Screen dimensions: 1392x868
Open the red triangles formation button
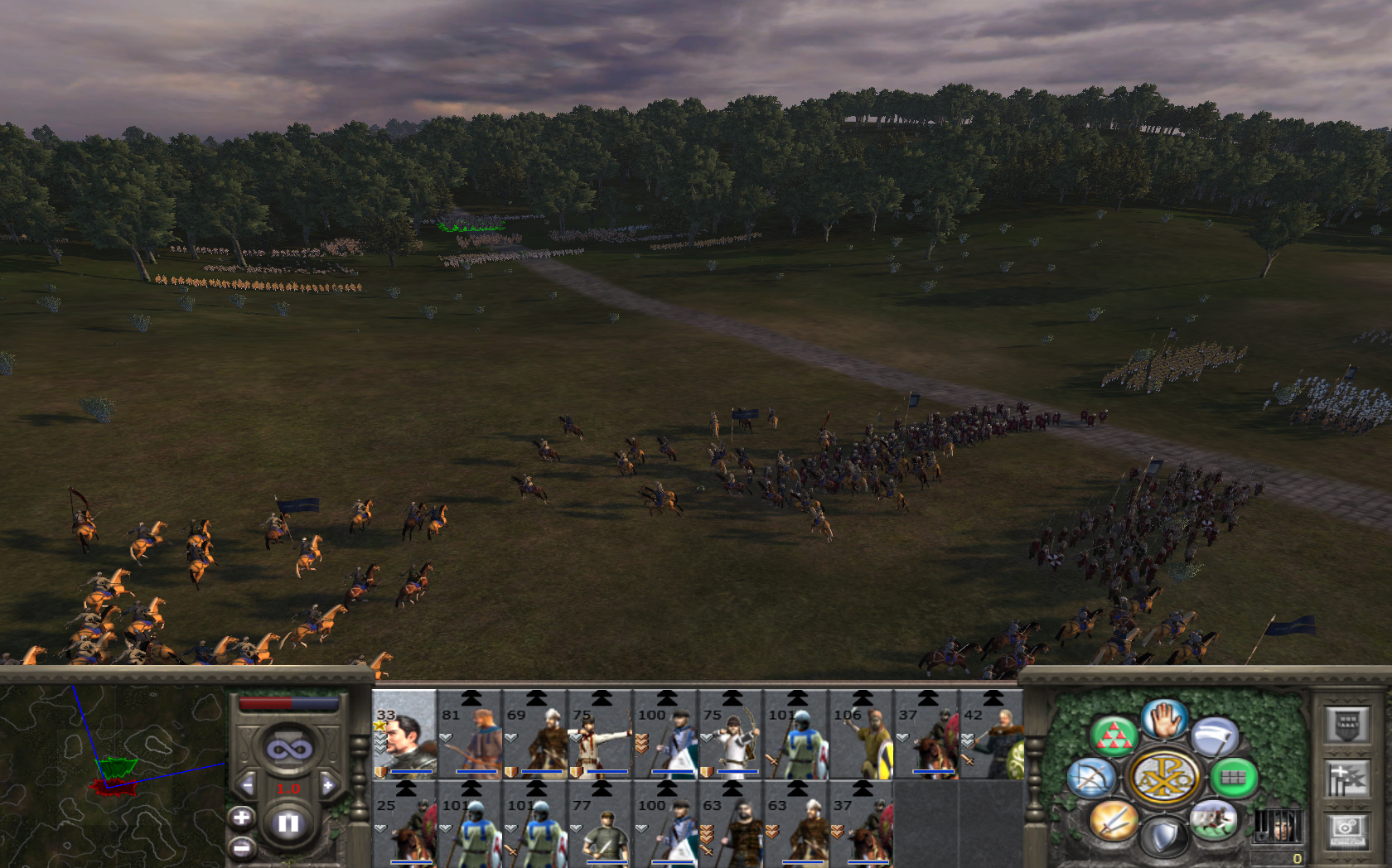1114,735
